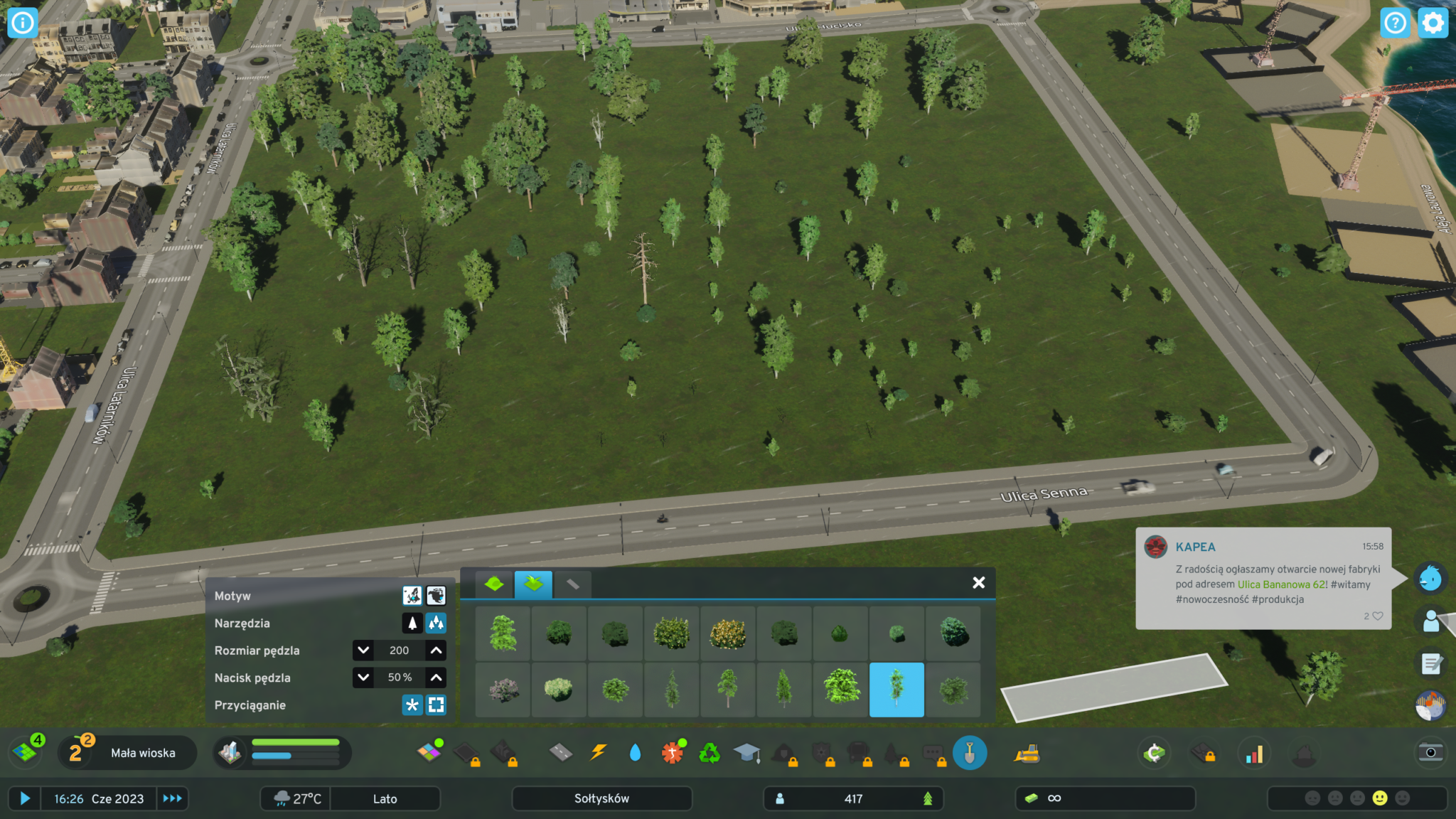Increase Rozmiar pędzla brush size
1456x819 pixels.
[436, 651]
